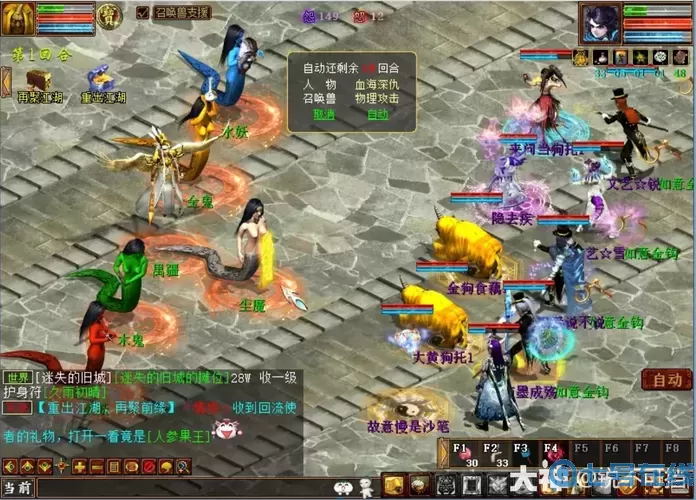Open the 再聚江湖 treasure chest icon
The image size is (696, 500).
[x=39, y=79]
